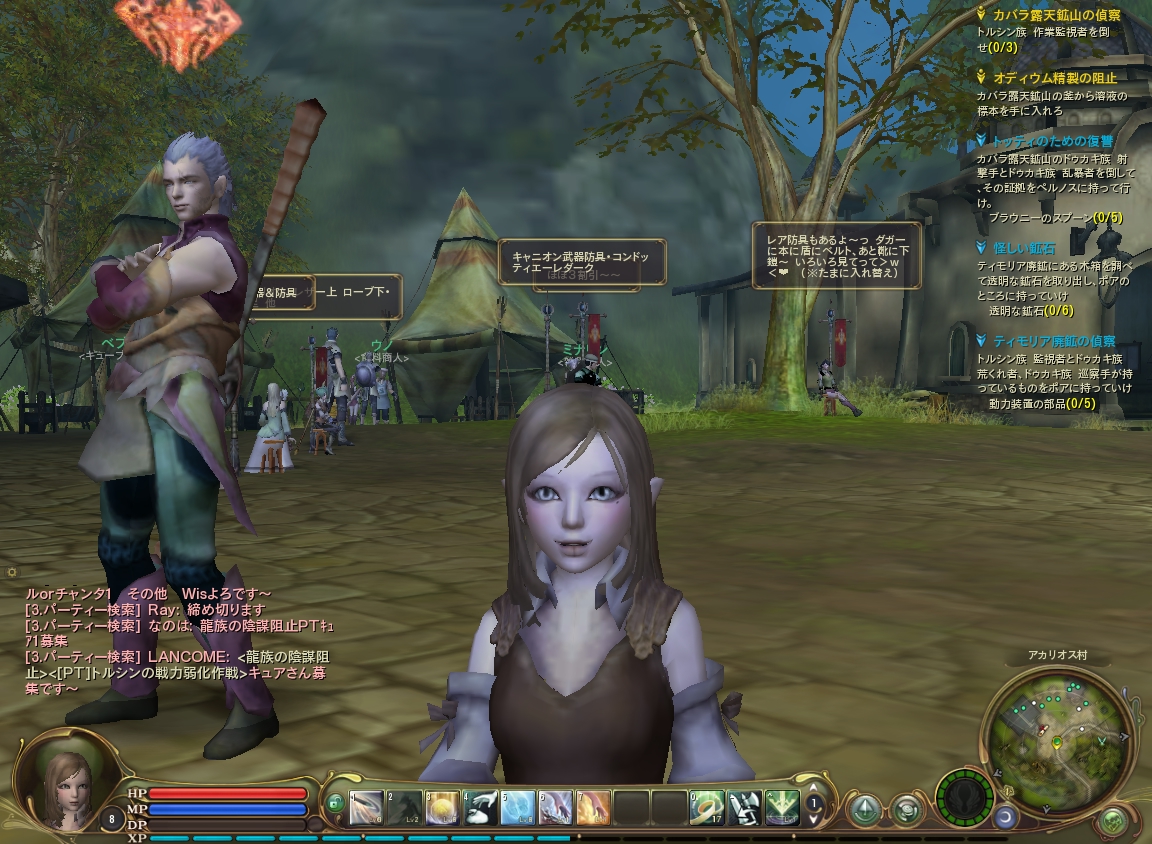This screenshot has height=844, width=1152.
Task: Open the オディウム精製の阻止 quest in tracker
Action: click(x=1054, y=77)
